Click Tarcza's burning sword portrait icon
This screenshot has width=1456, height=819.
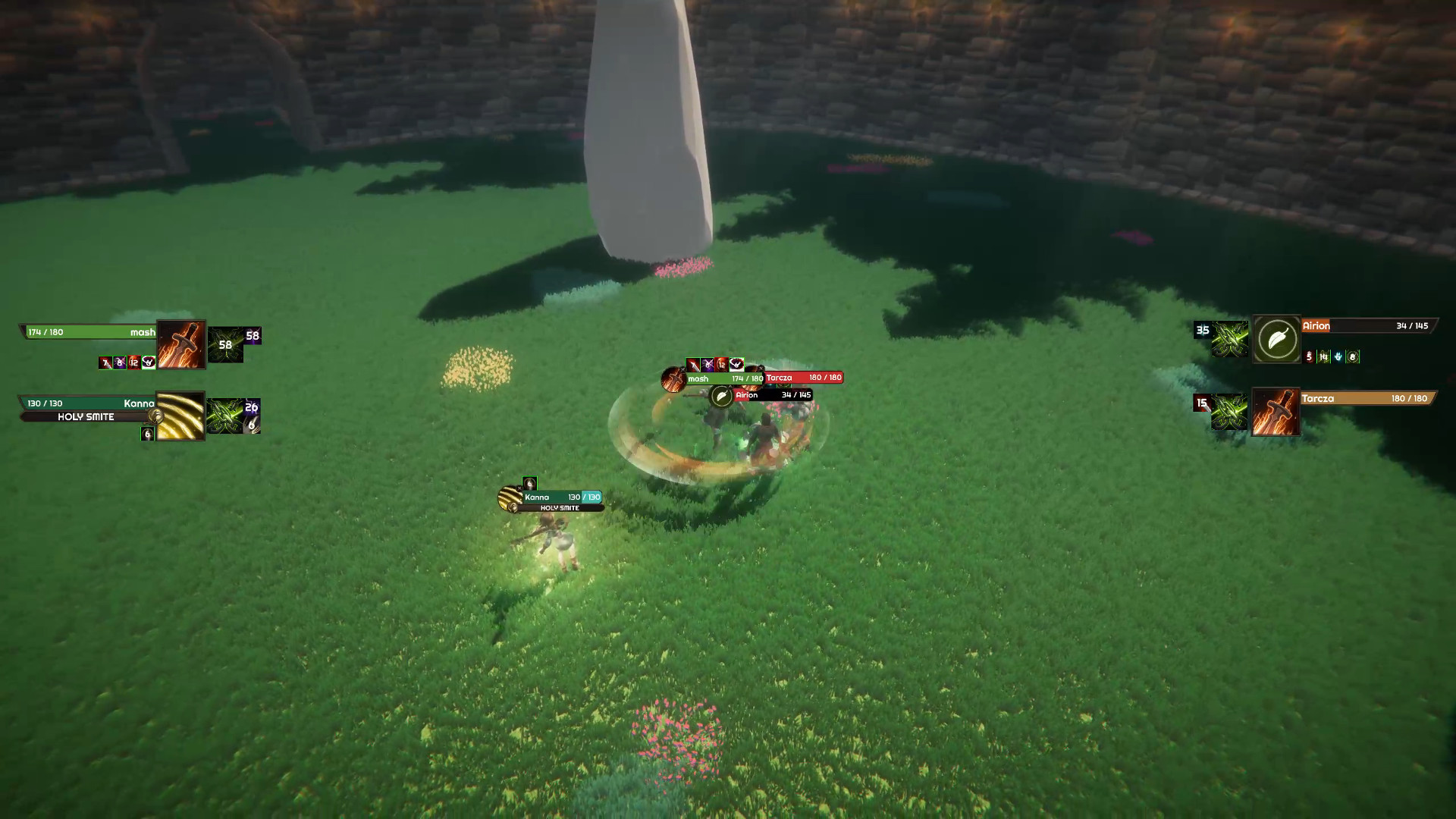click(x=1276, y=412)
